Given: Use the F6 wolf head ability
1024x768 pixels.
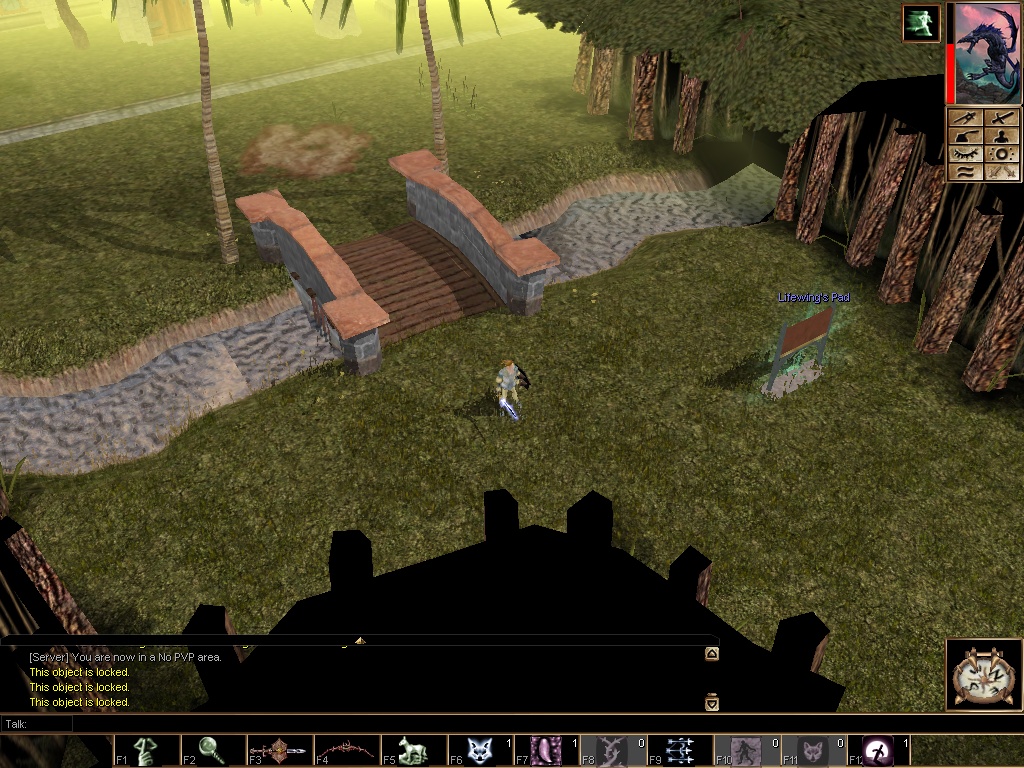Looking at the screenshot, I should tap(480, 751).
